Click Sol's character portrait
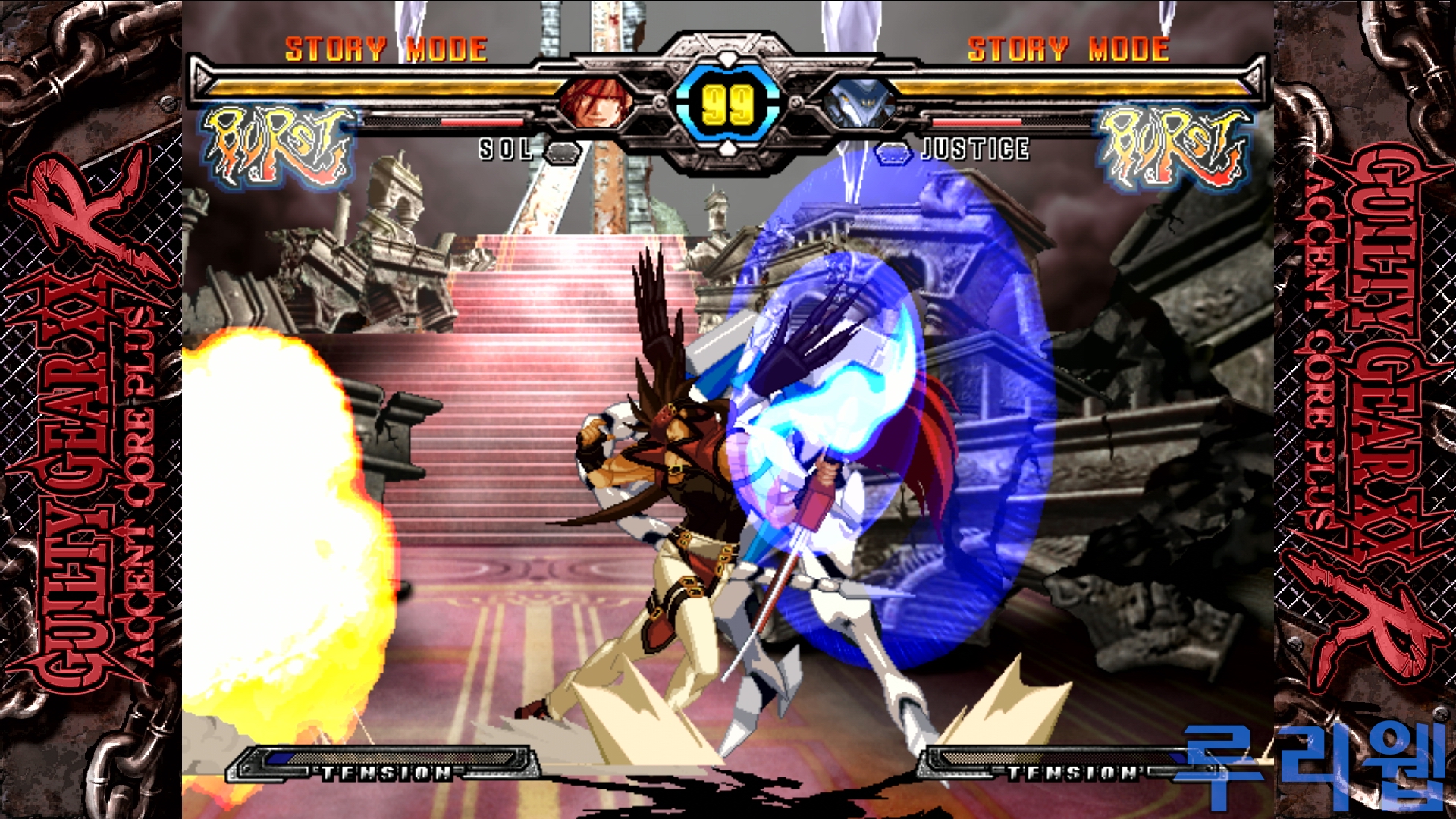 [x=596, y=102]
